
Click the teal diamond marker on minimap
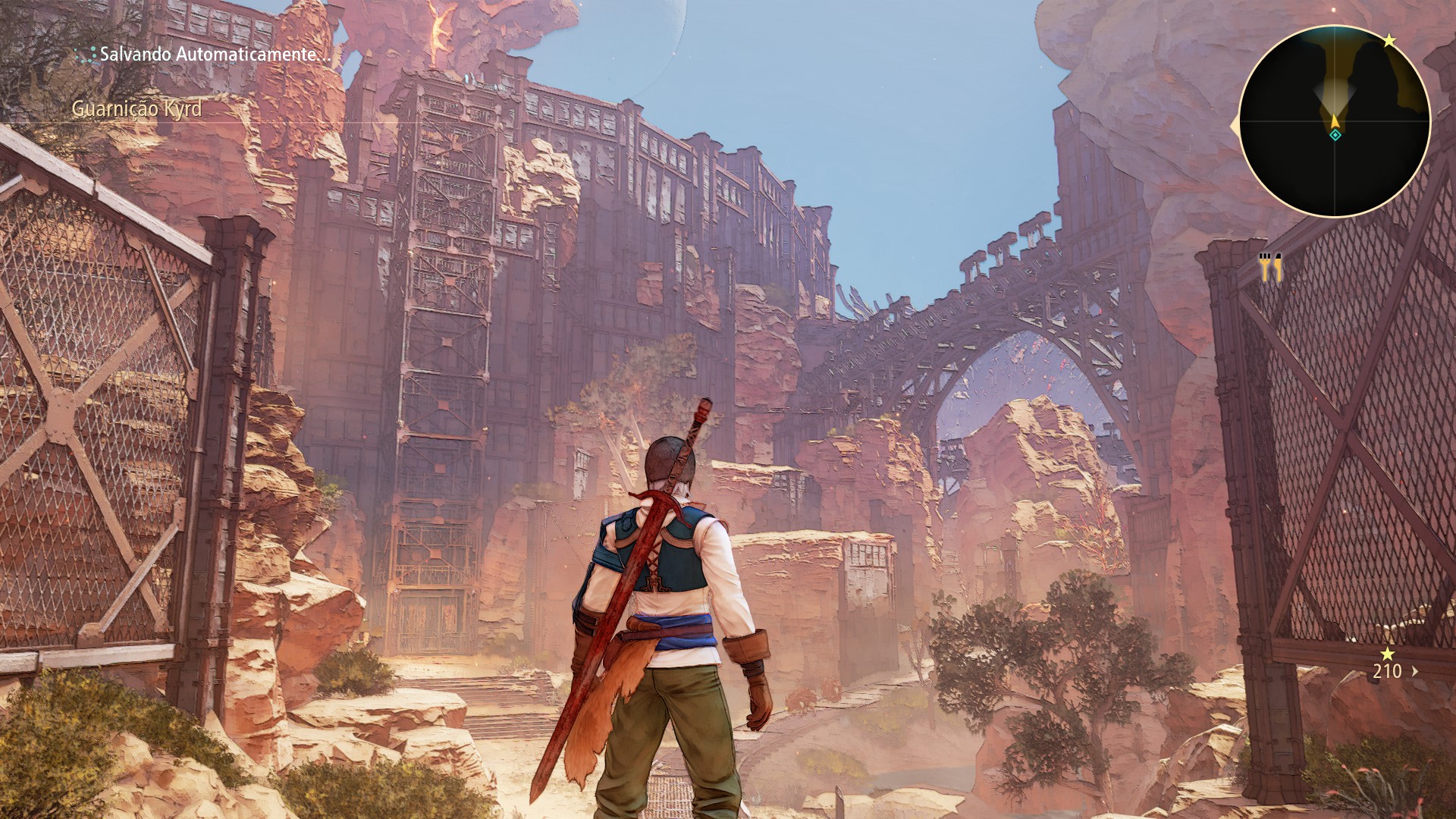[x=1335, y=135]
